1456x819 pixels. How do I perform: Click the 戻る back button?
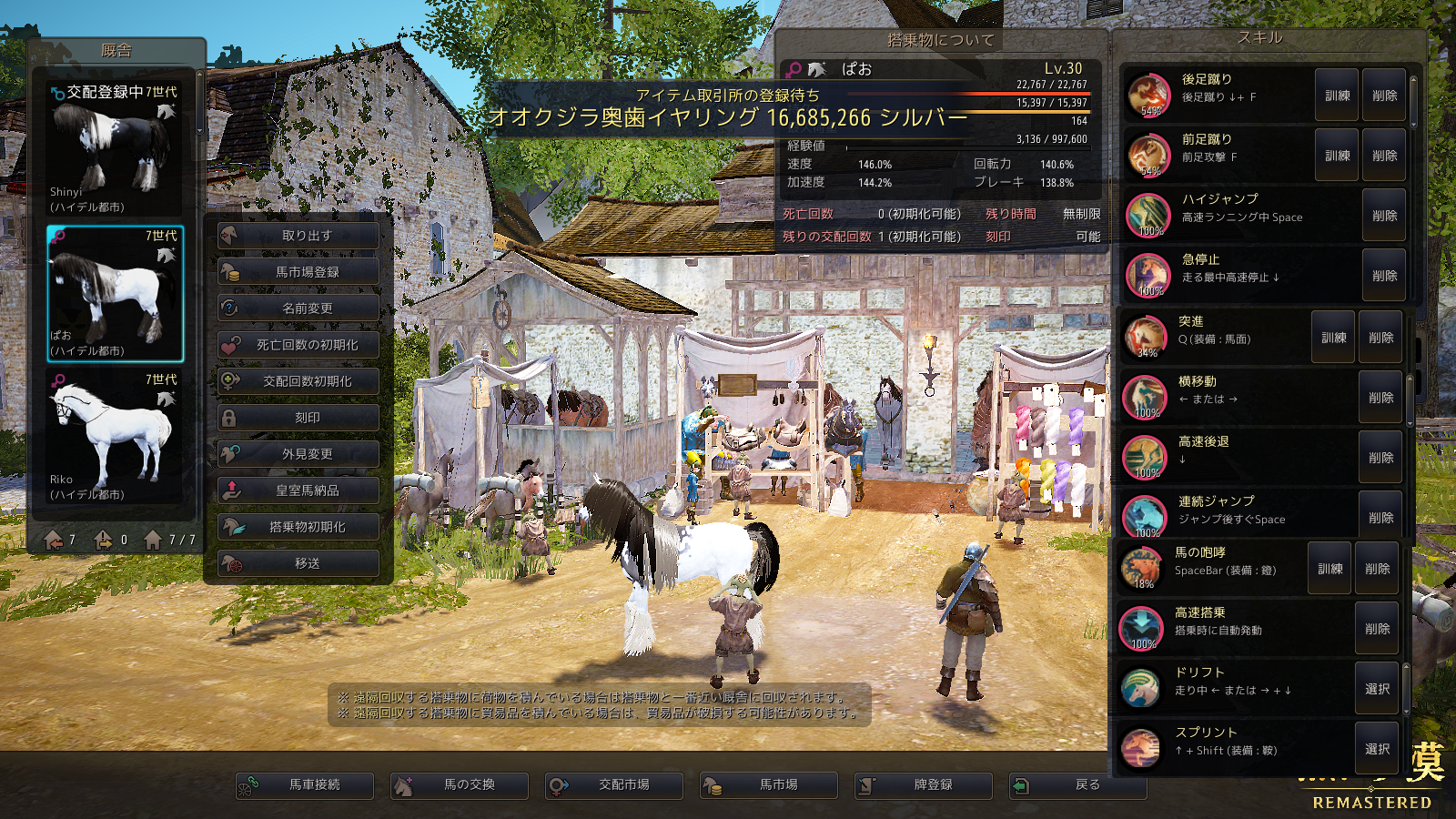pyautogui.click(x=1078, y=785)
